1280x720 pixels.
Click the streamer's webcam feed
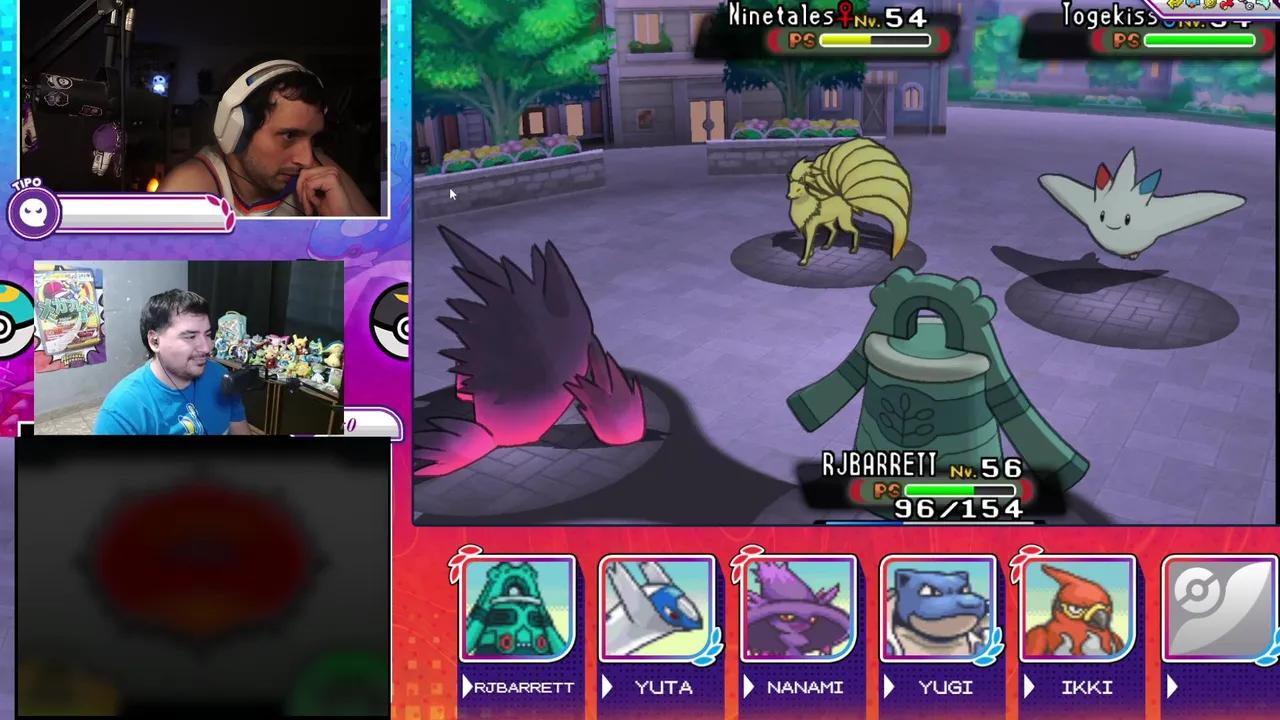click(x=200, y=110)
